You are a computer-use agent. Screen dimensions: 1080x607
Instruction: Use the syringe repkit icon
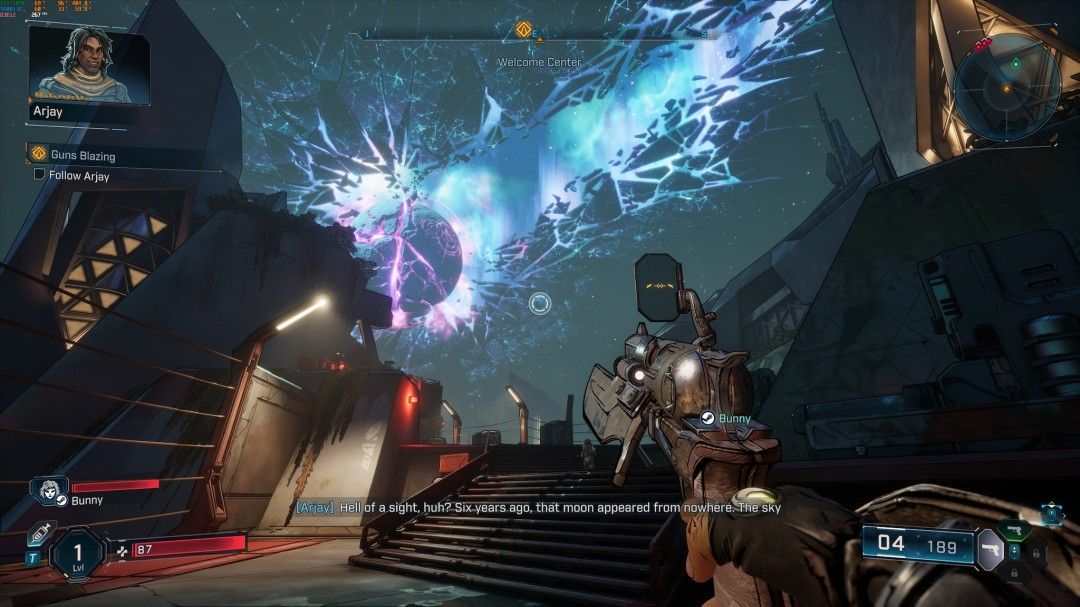coord(39,533)
